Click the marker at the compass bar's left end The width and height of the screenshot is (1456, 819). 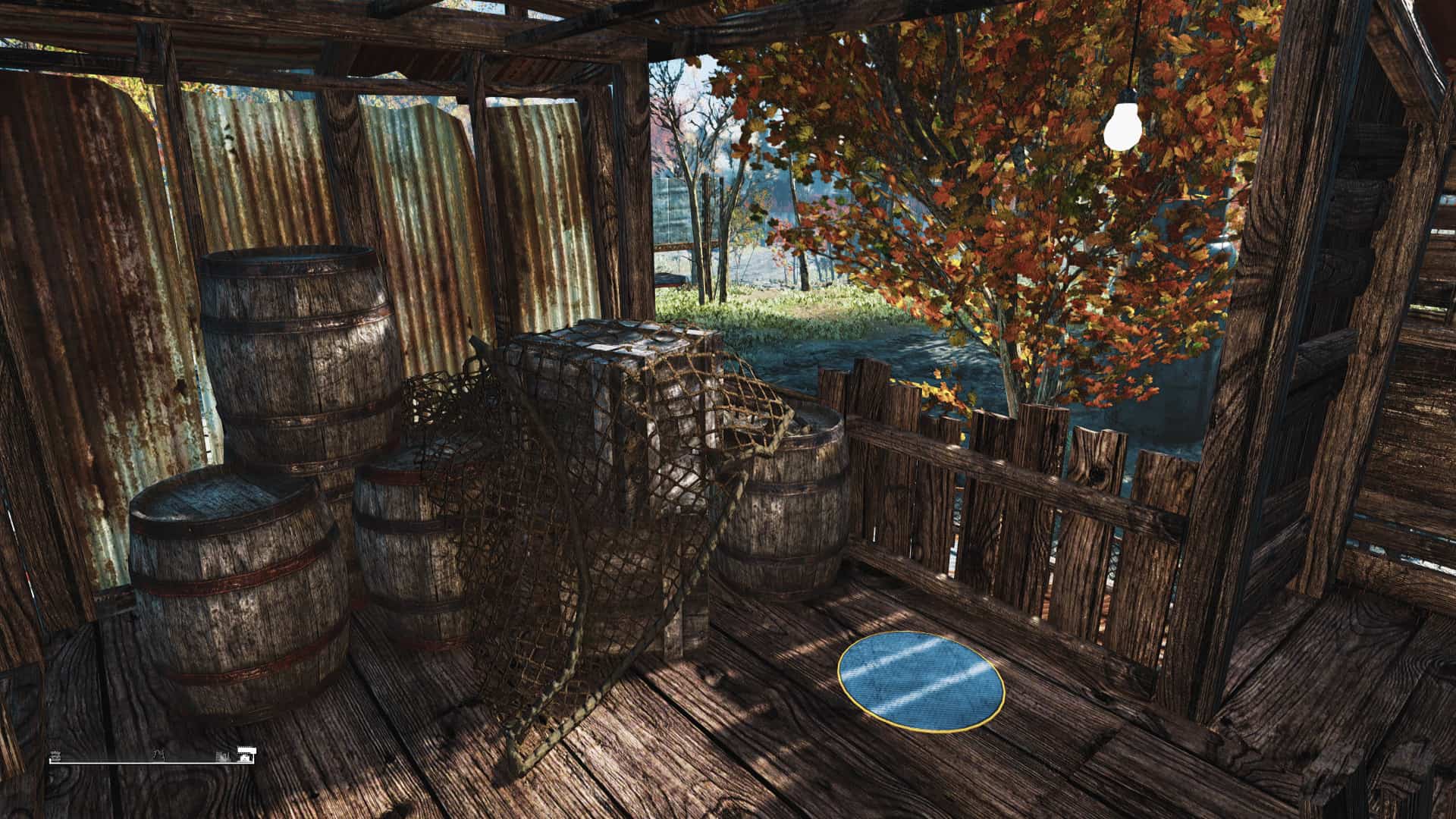[x=55, y=756]
